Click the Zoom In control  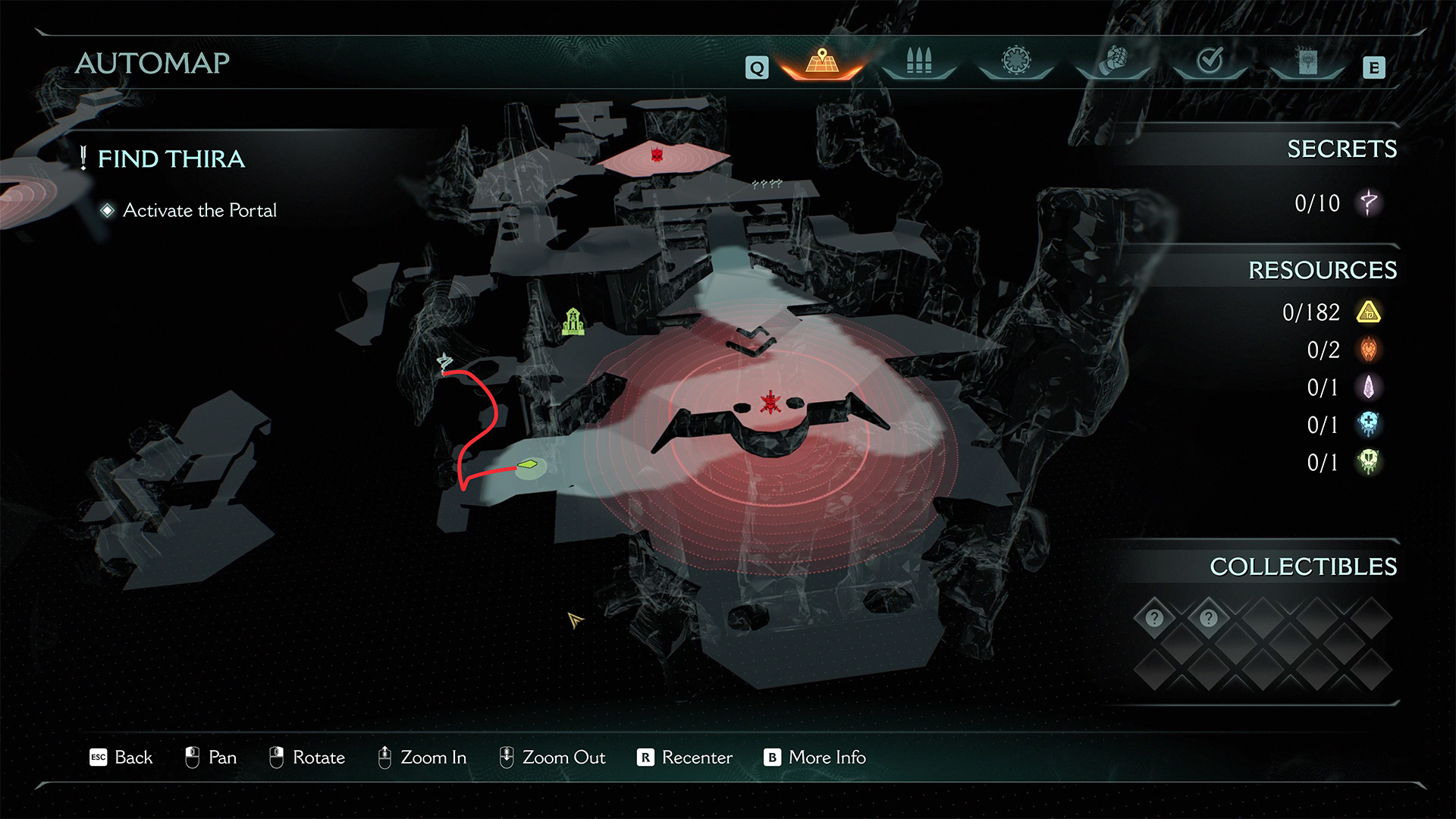[422, 758]
